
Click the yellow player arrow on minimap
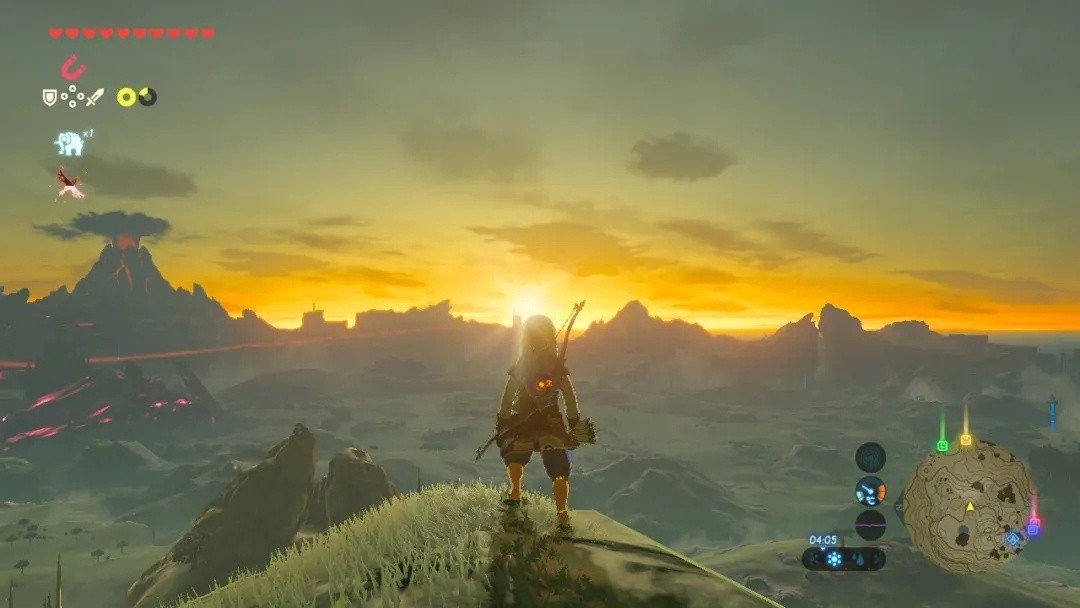(x=969, y=506)
